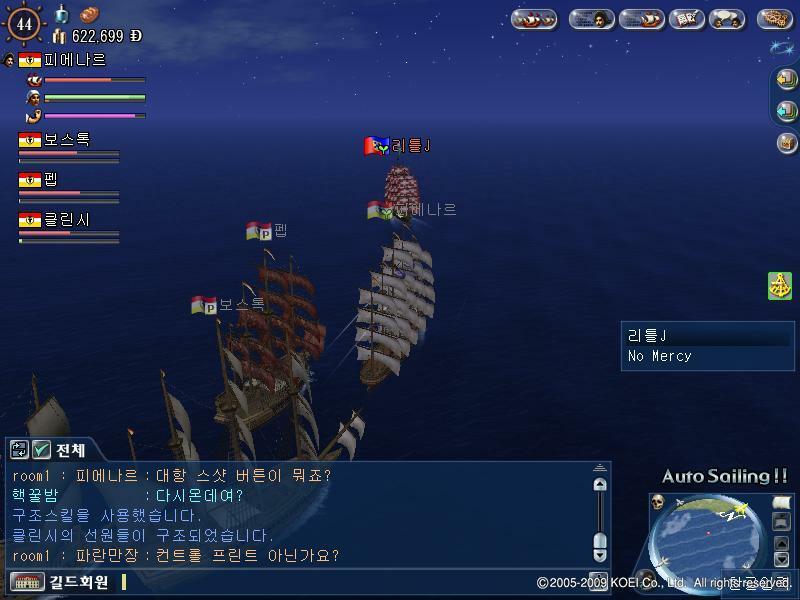Select party member 보스톡 in the fleet list
Screen dimensions: 800x600
66,140
